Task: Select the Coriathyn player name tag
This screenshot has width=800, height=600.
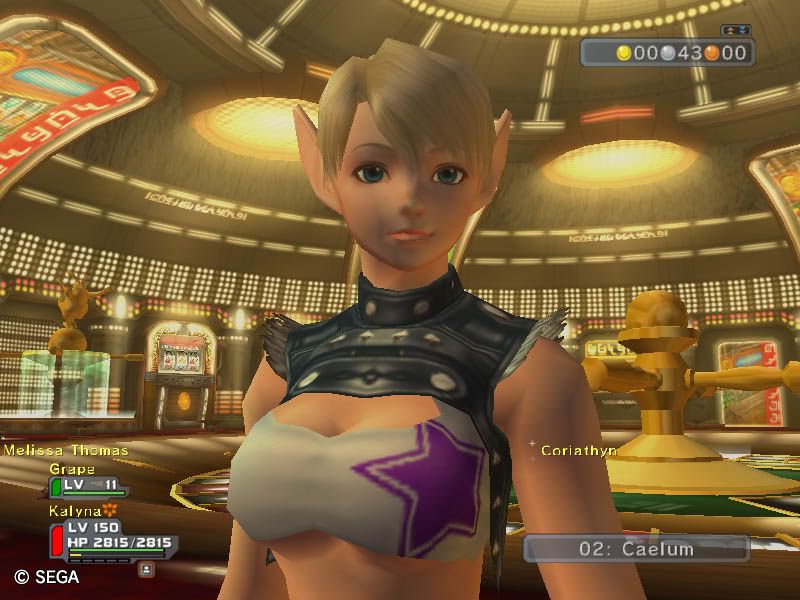Action: tap(578, 451)
